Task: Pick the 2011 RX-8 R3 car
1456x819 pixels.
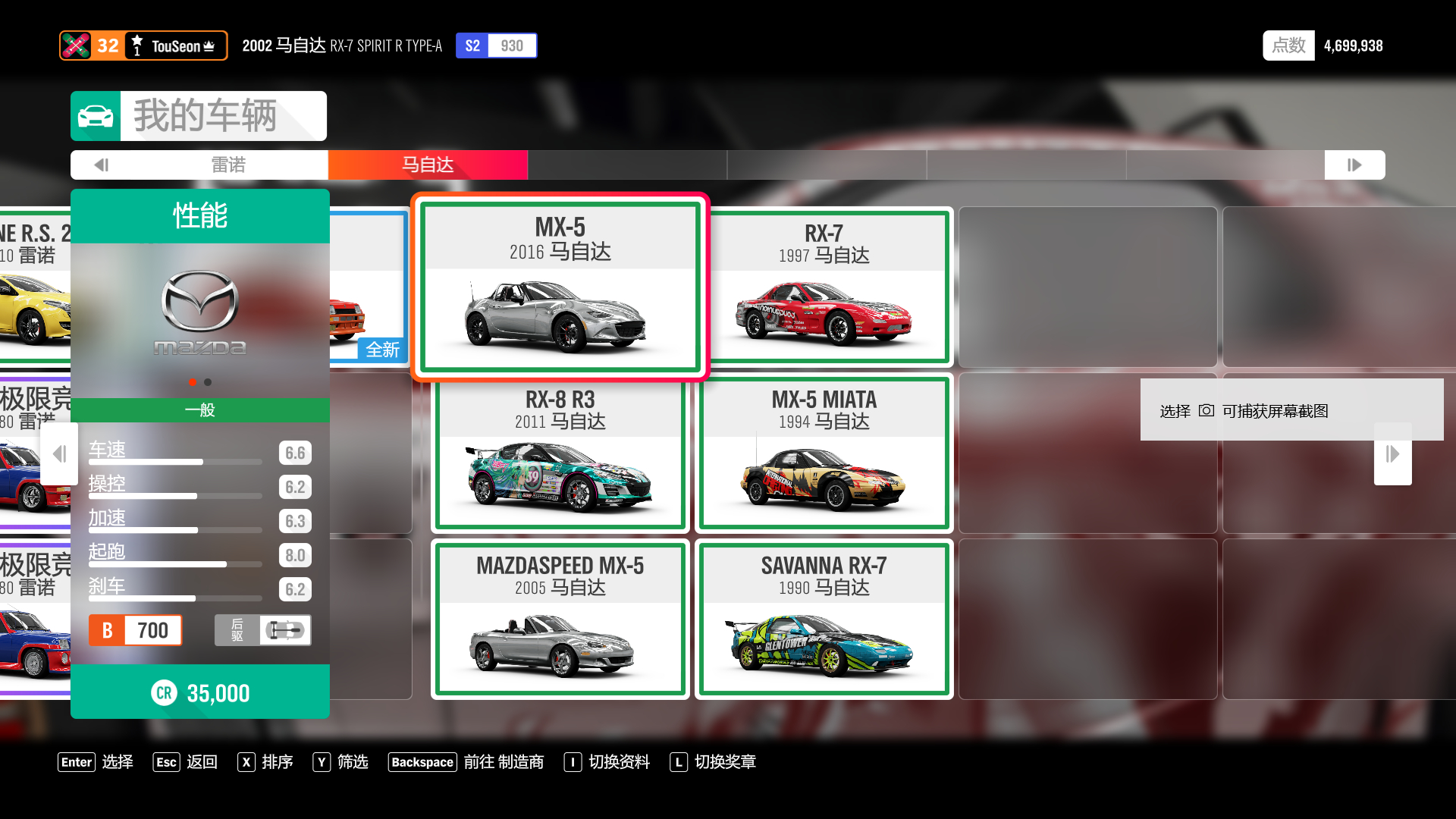Action: 560,453
